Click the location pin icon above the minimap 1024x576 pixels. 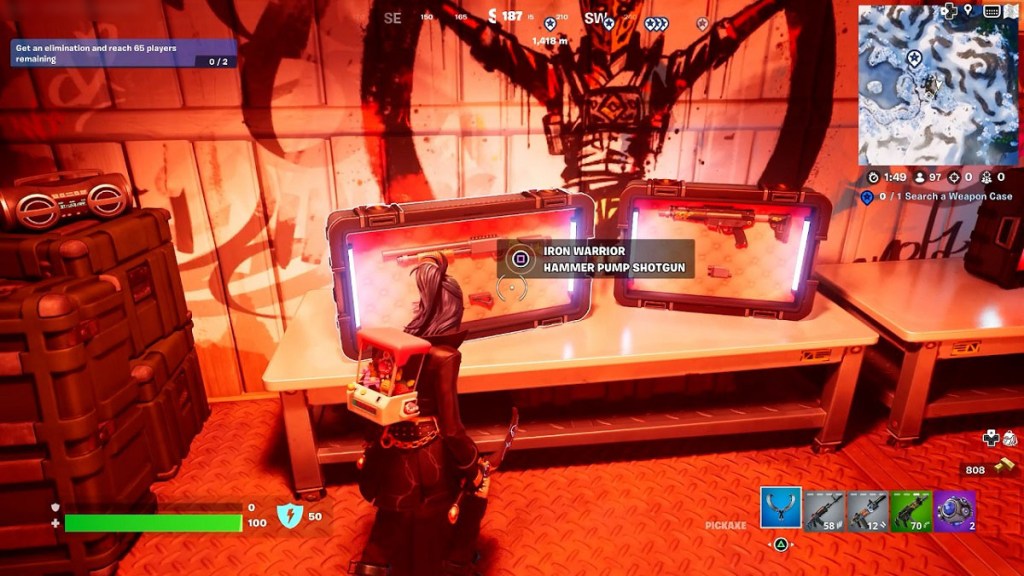(969, 11)
